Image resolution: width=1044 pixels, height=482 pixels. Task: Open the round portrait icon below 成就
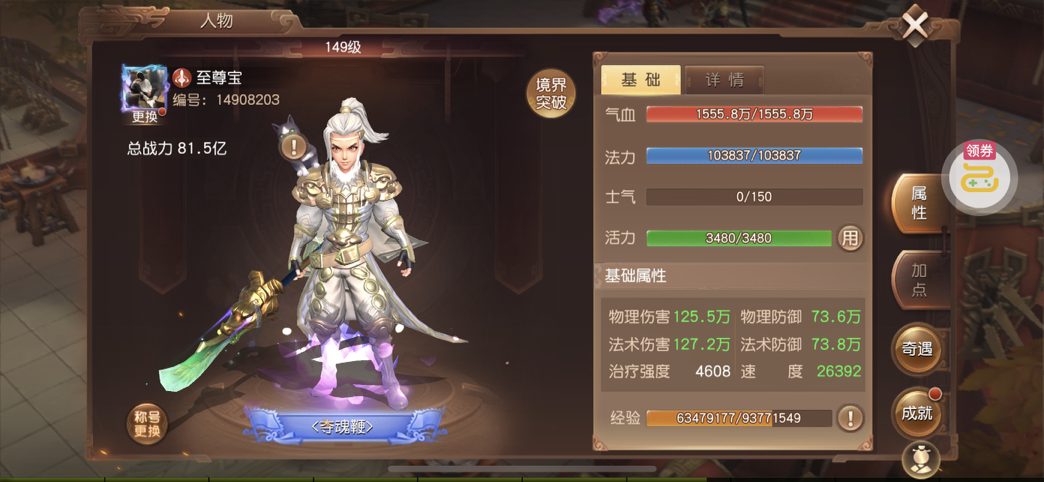pos(920,461)
